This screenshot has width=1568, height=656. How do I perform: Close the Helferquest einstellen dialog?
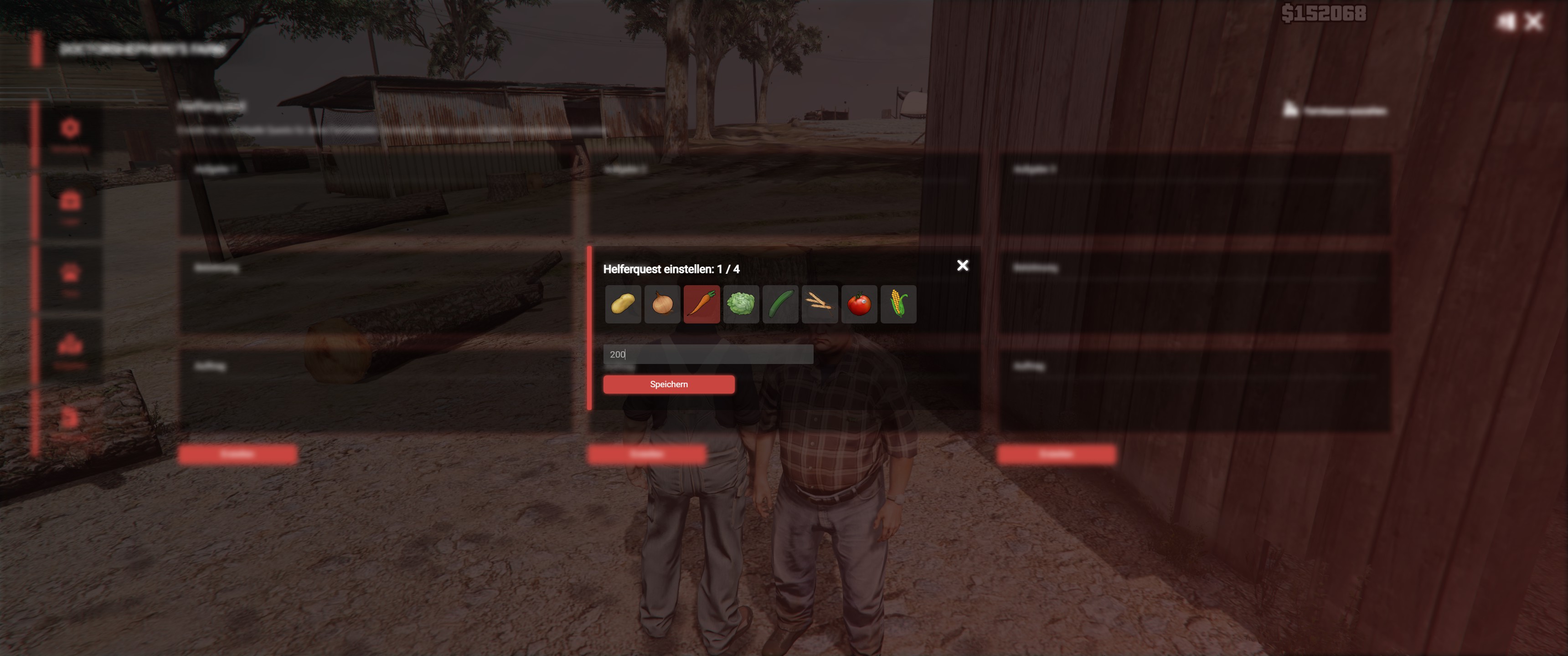962,265
